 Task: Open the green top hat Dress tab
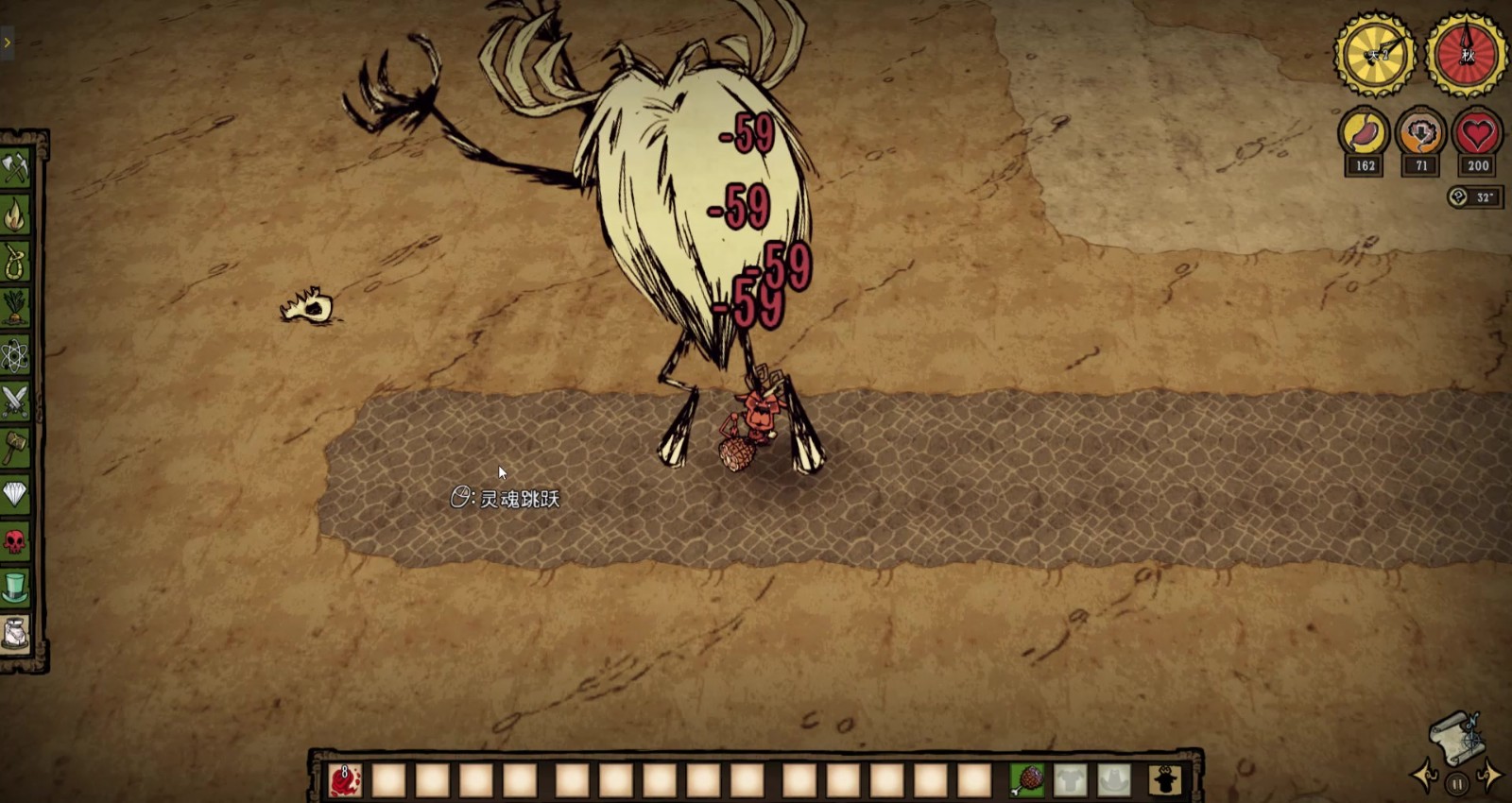tap(16, 588)
